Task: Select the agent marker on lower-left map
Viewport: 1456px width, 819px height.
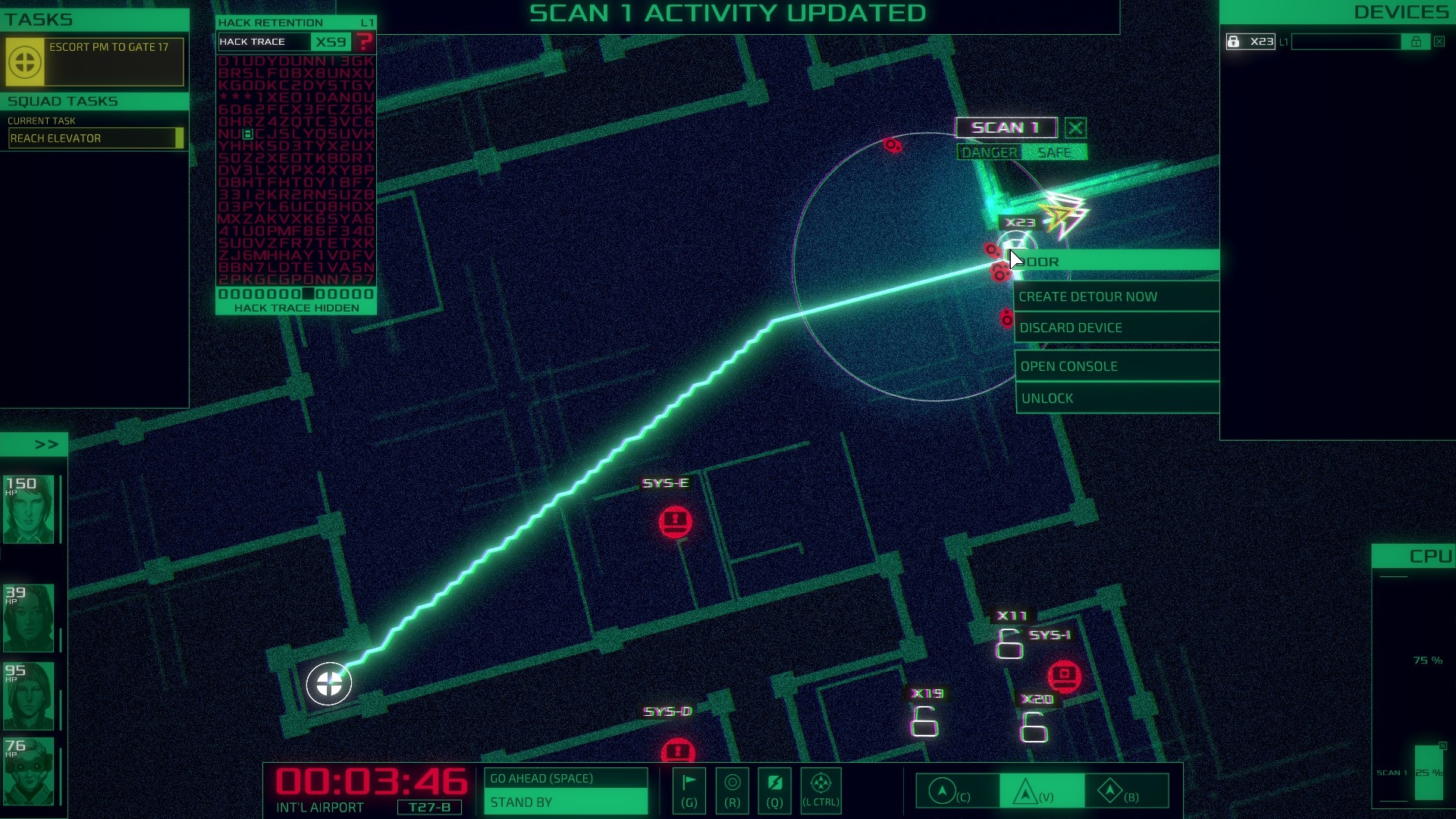Action: pyautogui.click(x=328, y=683)
